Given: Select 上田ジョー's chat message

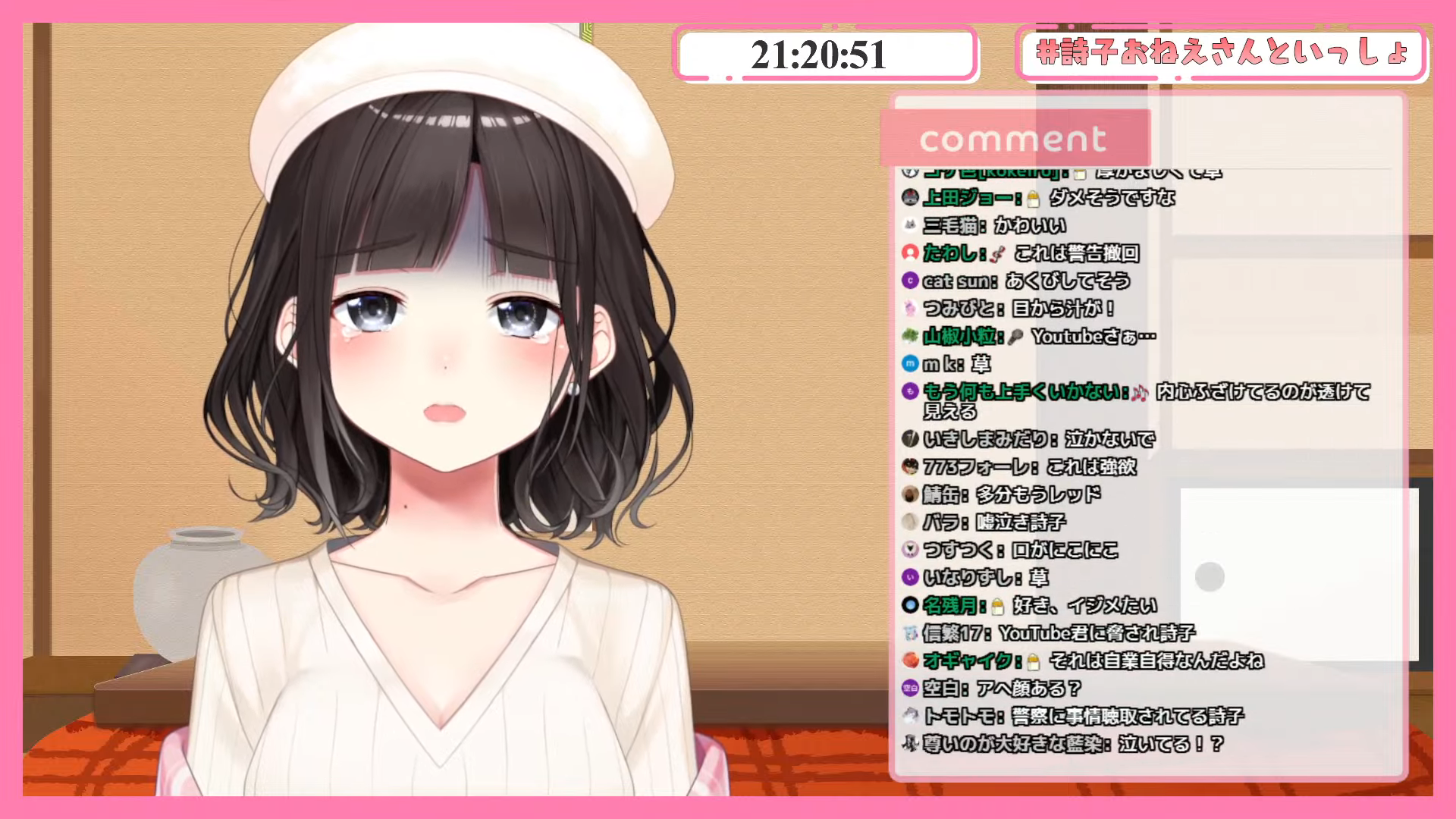Looking at the screenshot, I should click(1038, 198).
